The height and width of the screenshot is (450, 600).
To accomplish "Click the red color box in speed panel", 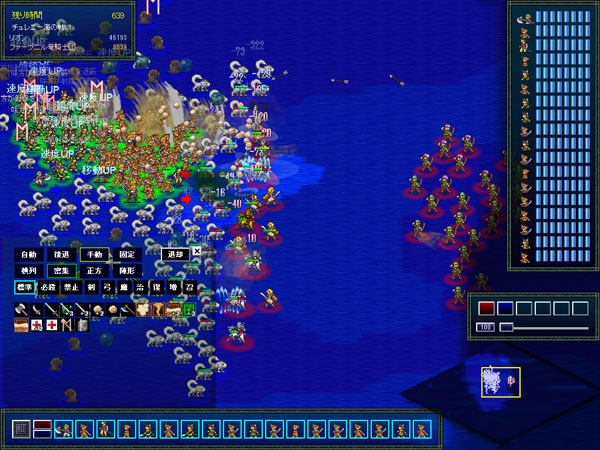I will pyautogui.click(x=486, y=308).
